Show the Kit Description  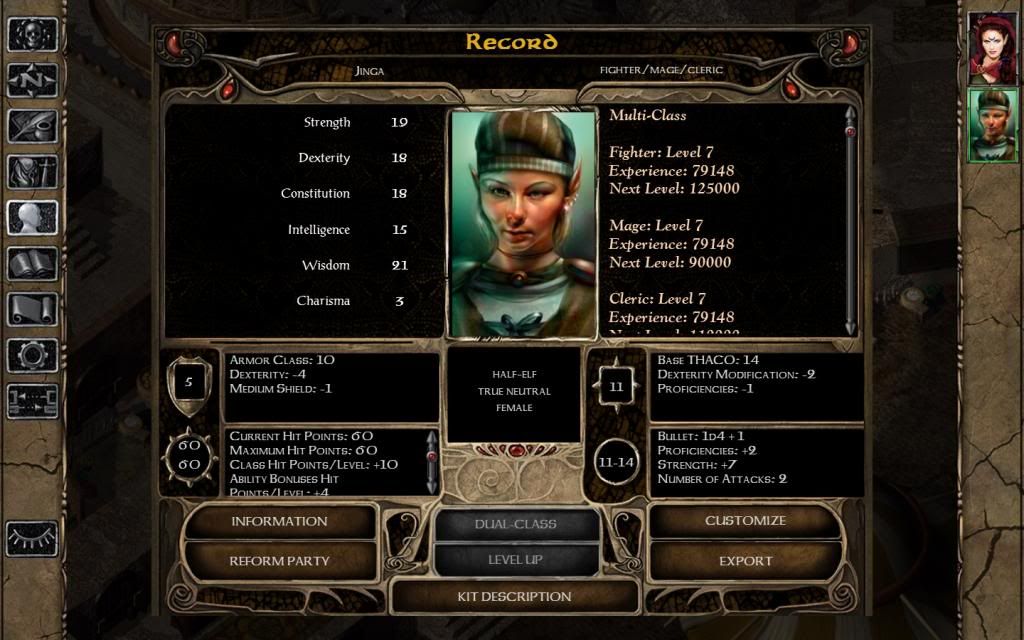[514, 597]
